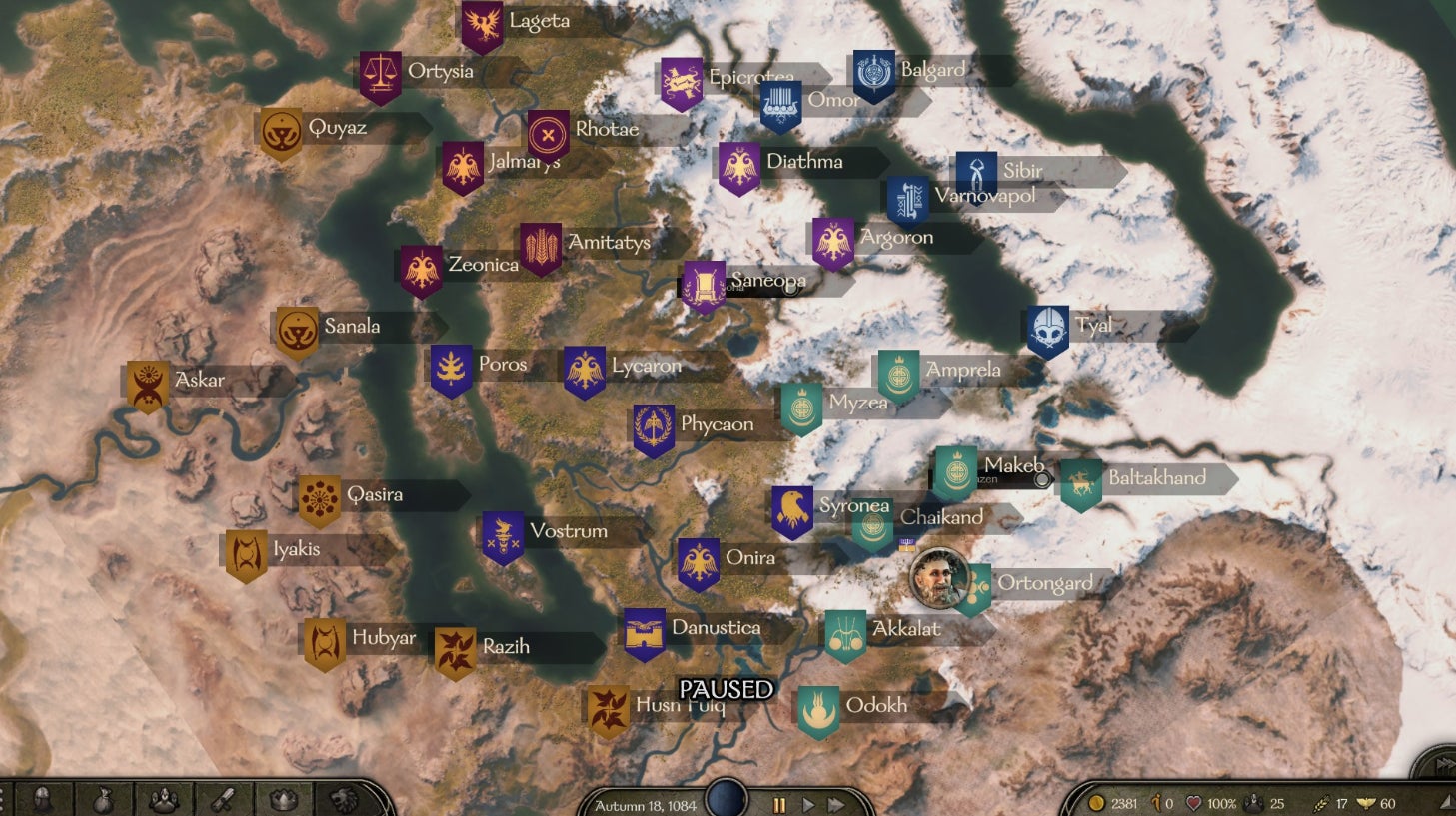Click the heart icon showing 100% morale
The width and height of the screenshot is (1456, 816).
click(x=1193, y=801)
